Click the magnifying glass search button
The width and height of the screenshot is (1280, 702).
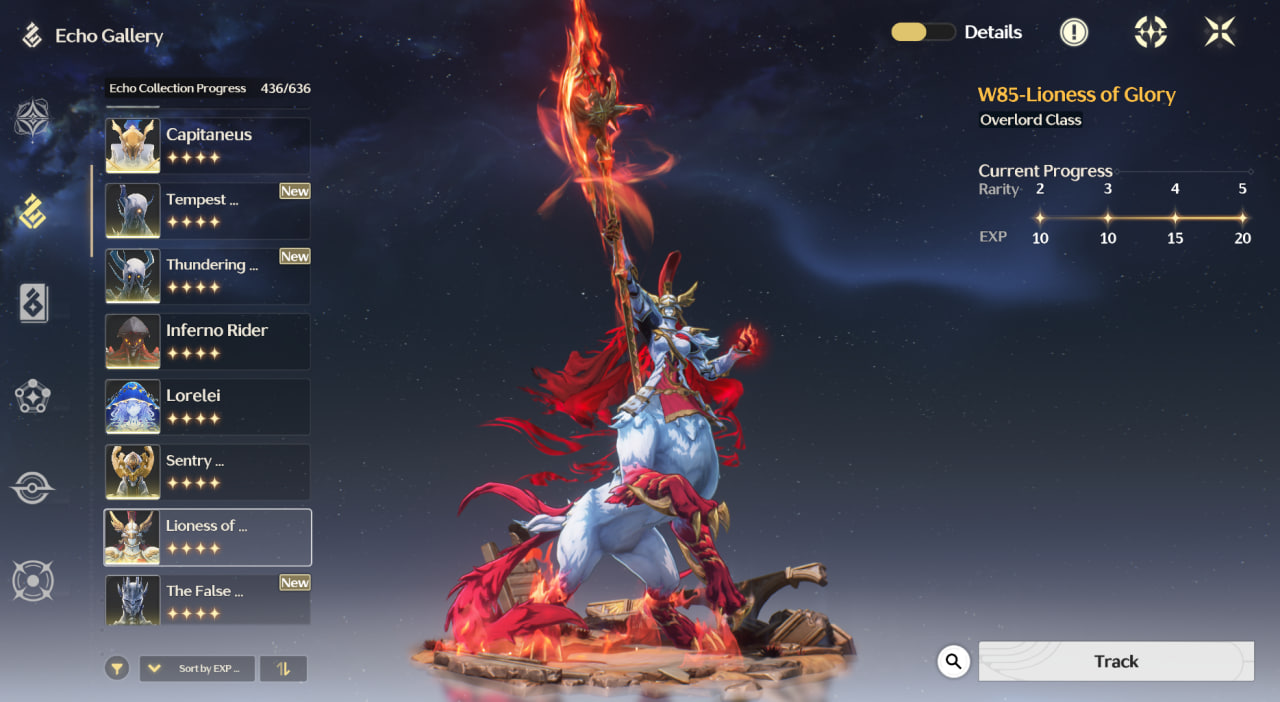(x=954, y=661)
